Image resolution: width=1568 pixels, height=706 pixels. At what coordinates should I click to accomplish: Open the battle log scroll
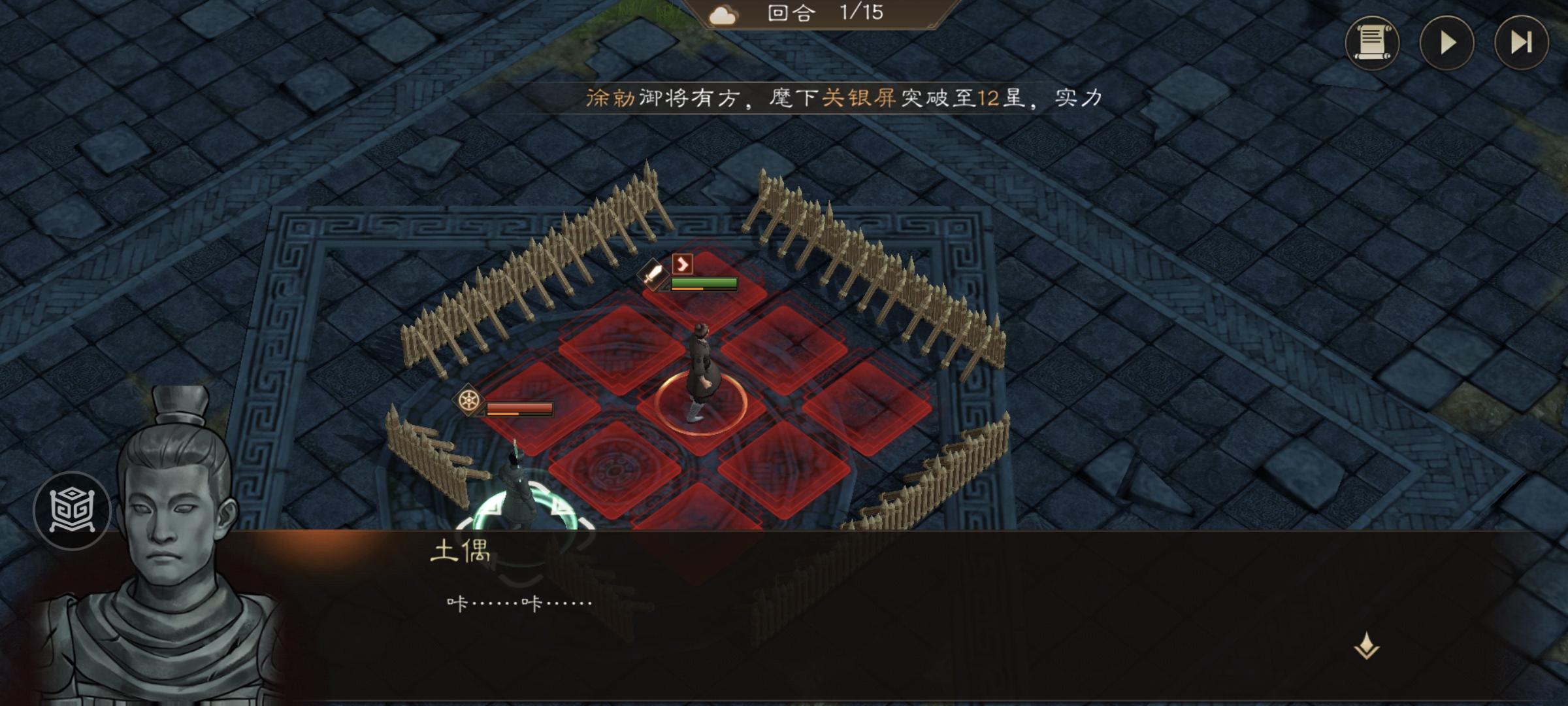tap(1371, 43)
